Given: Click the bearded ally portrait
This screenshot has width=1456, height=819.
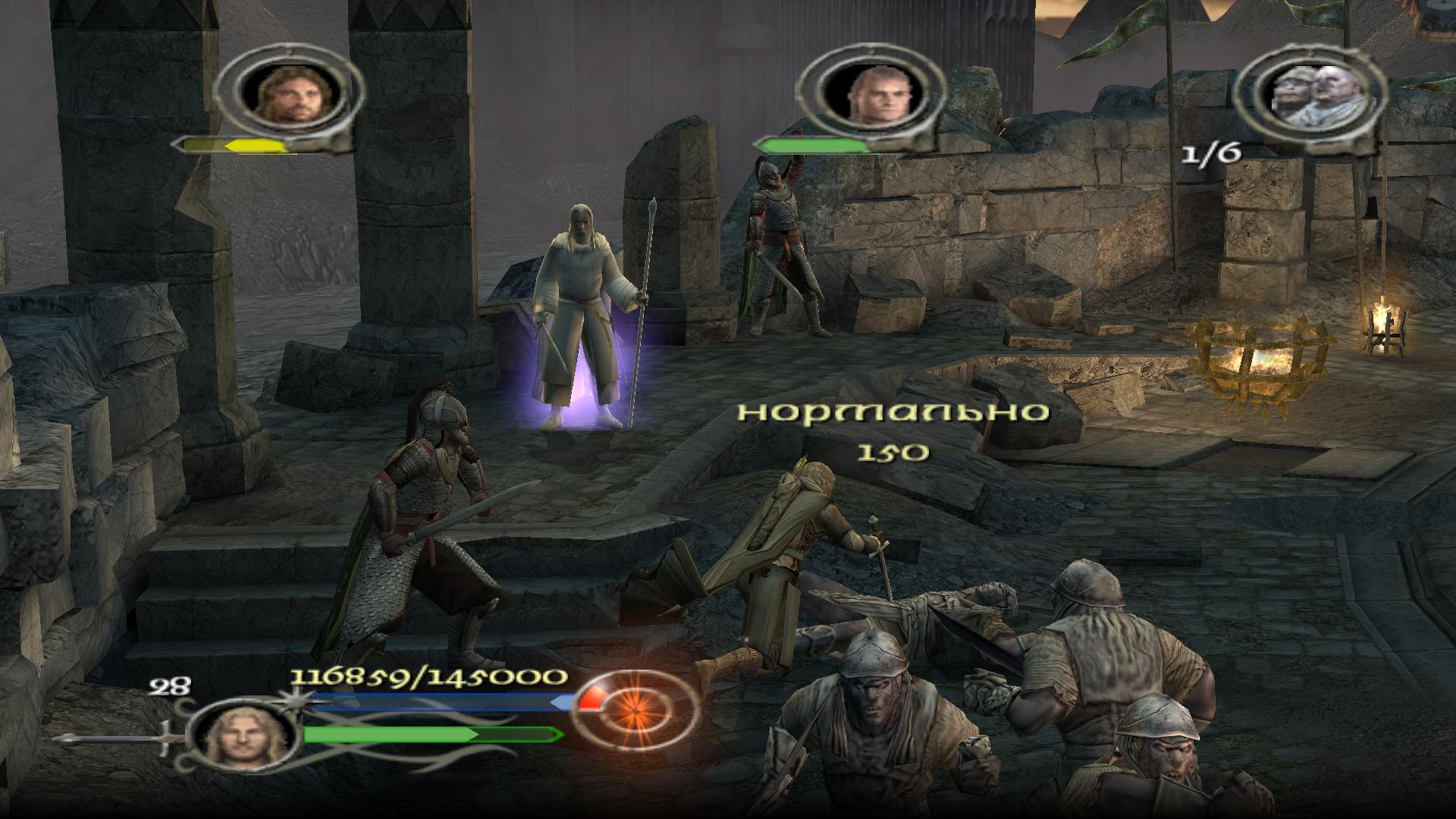Looking at the screenshot, I should click(287, 95).
